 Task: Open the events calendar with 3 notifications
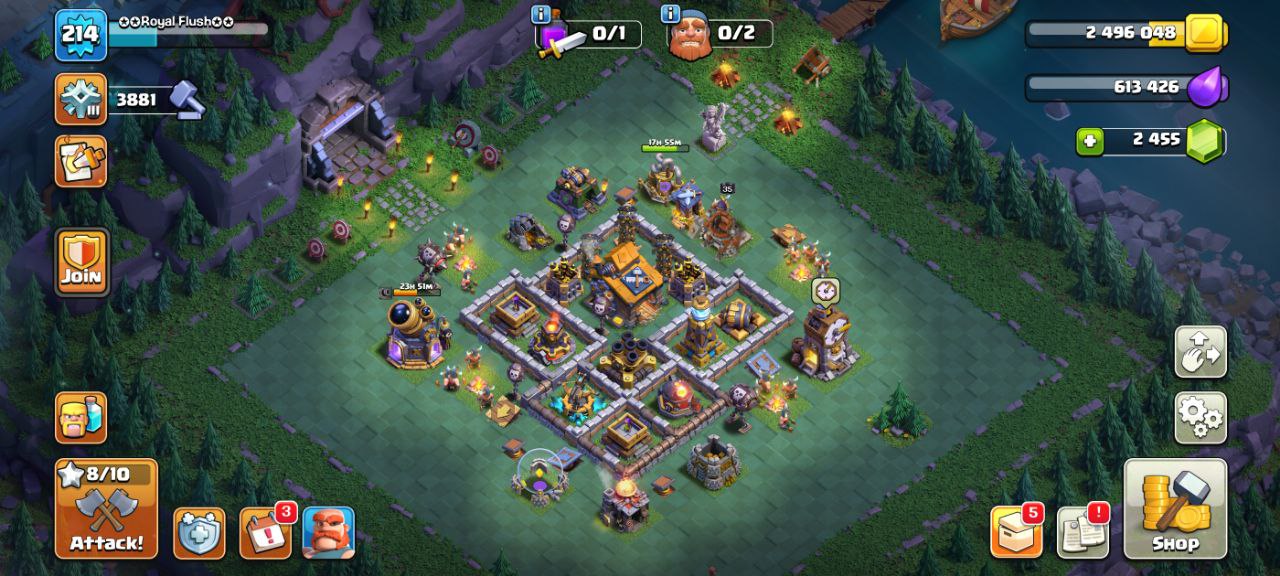coord(265,532)
